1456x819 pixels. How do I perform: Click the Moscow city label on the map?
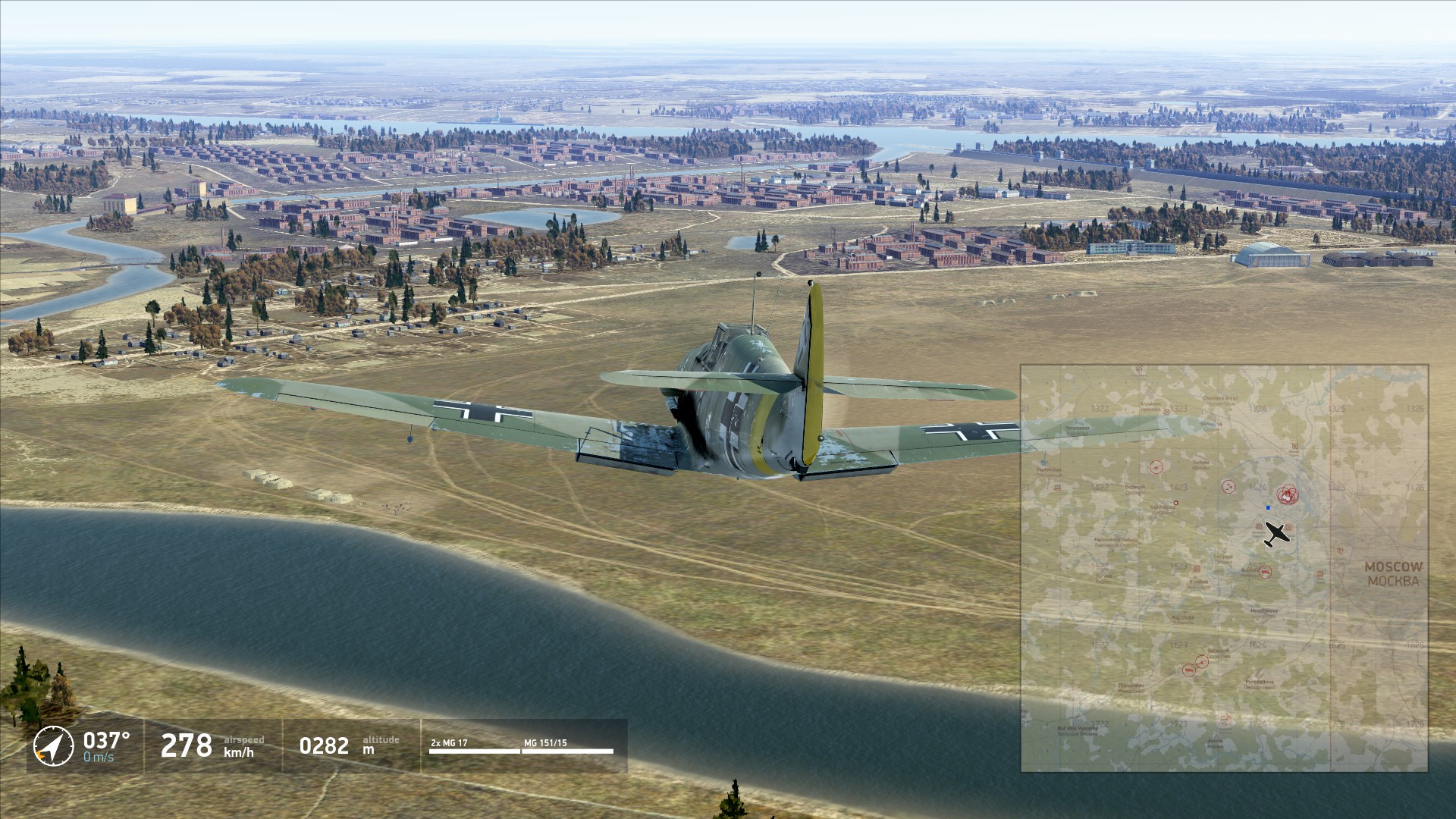click(x=1393, y=574)
